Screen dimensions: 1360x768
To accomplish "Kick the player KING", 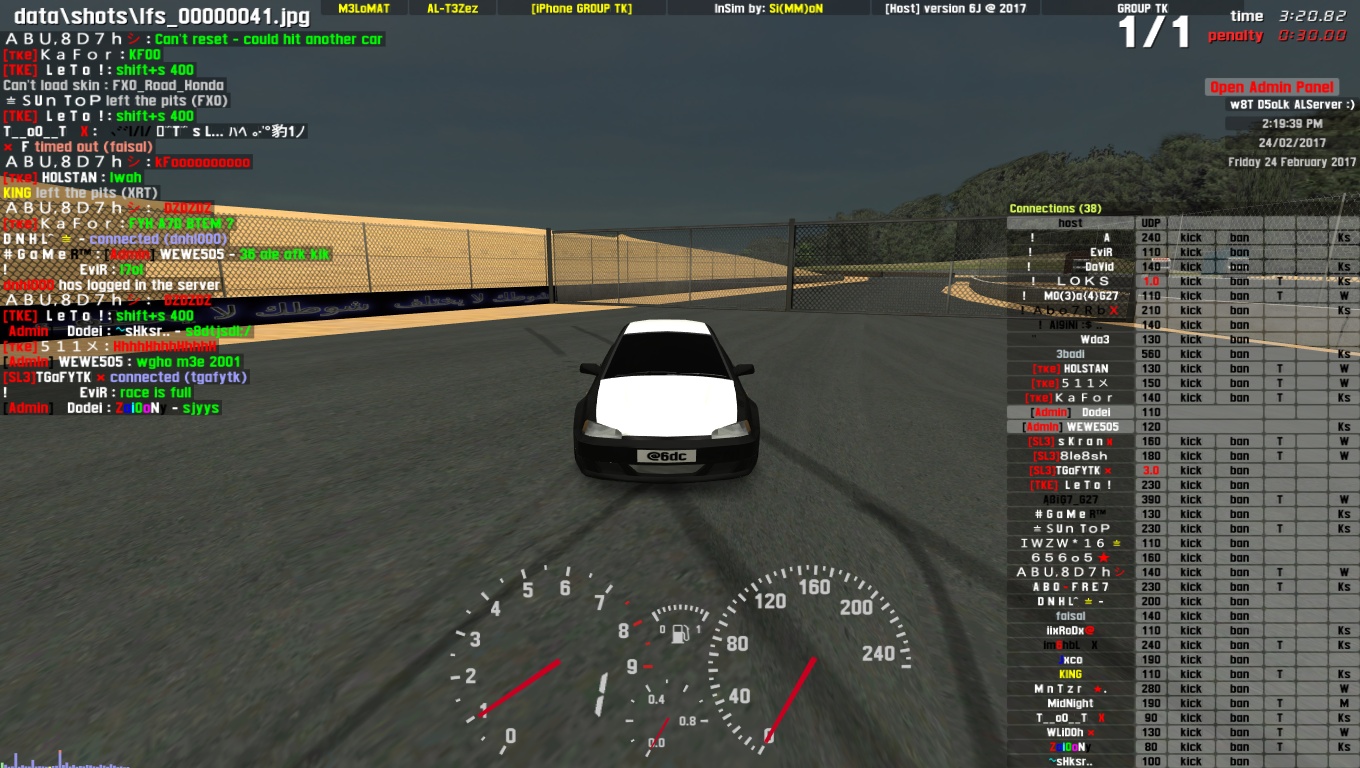I will point(1190,674).
